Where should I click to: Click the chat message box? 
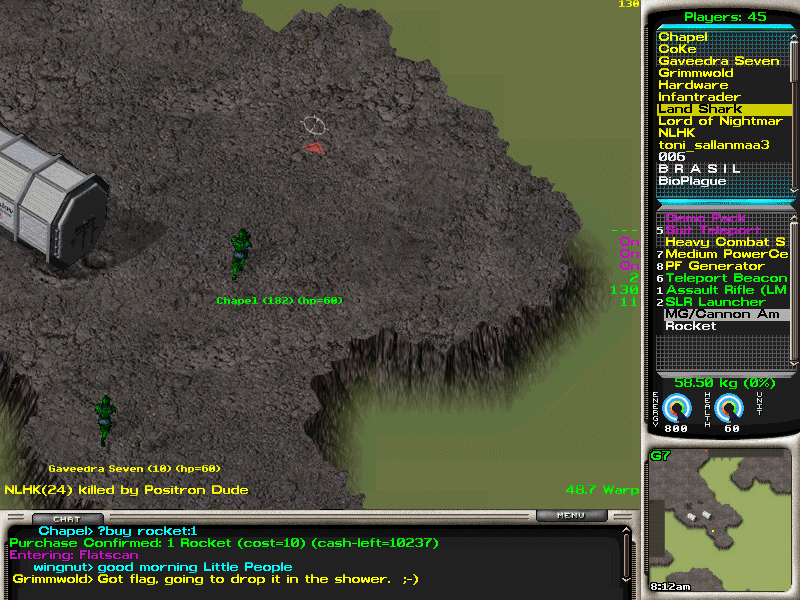[x=310, y=560]
